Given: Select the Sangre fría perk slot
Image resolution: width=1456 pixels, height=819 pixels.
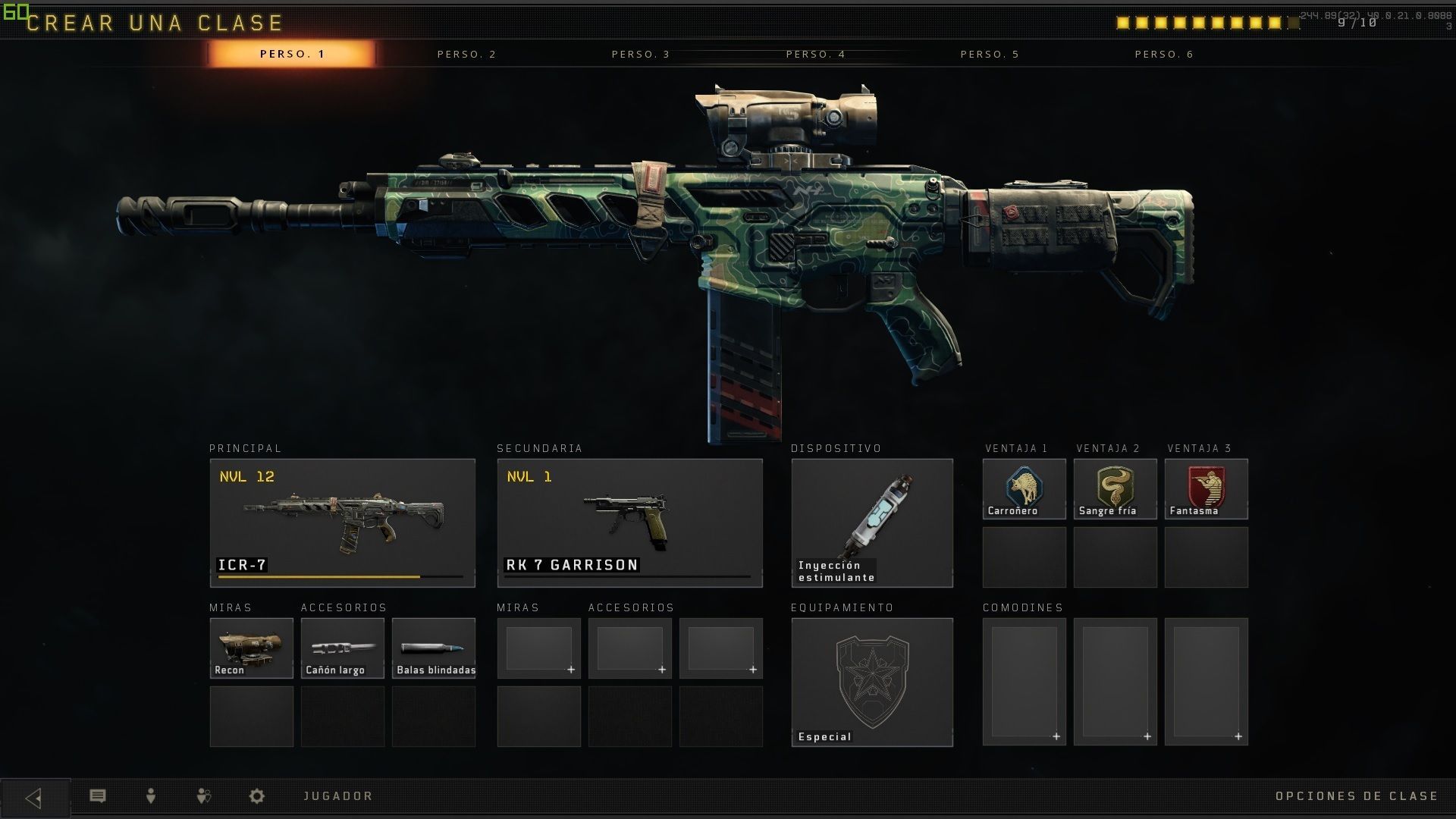Looking at the screenshot, I should pos(1115,488).
